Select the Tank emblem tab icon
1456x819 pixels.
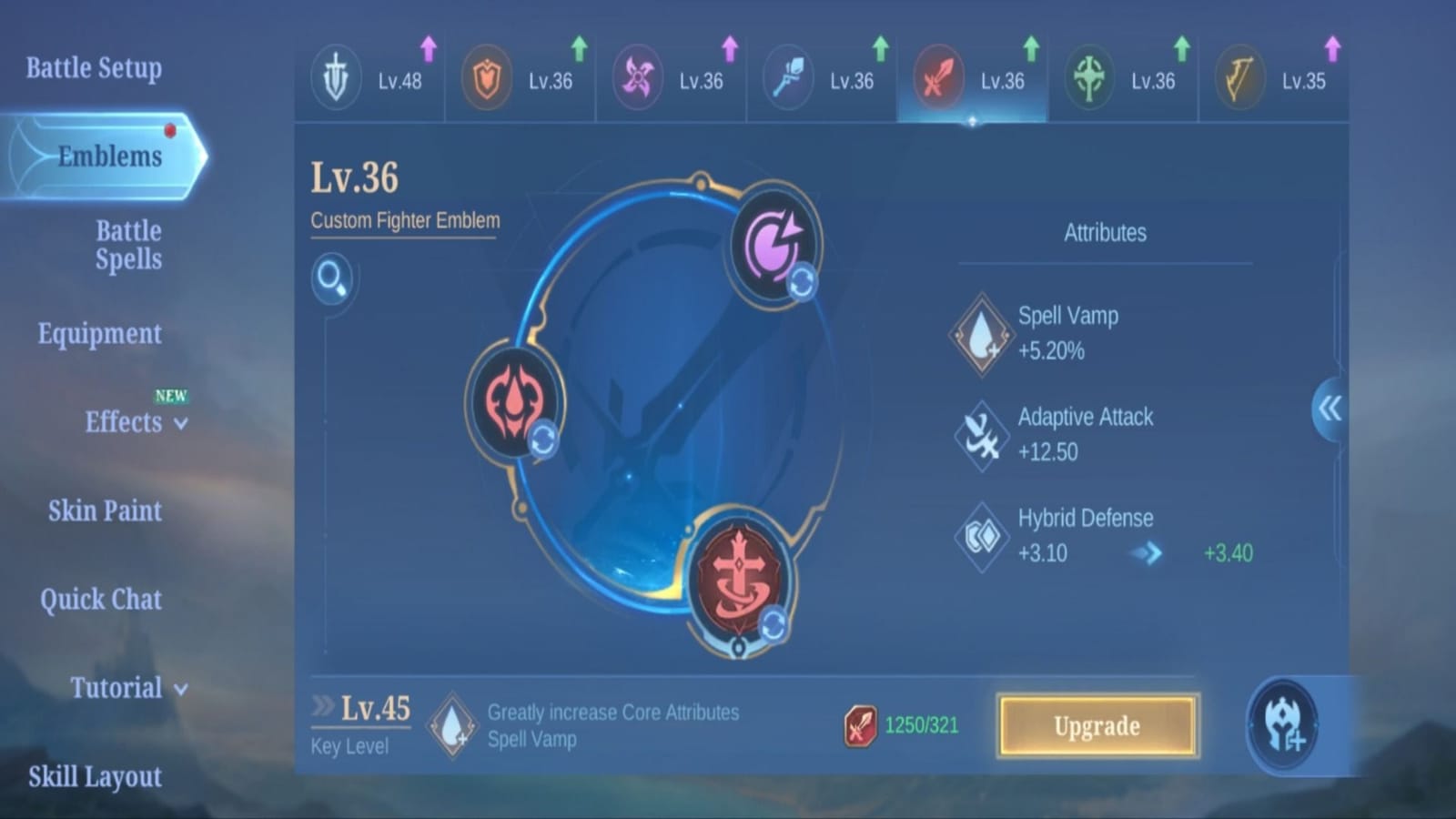(486, 77)
